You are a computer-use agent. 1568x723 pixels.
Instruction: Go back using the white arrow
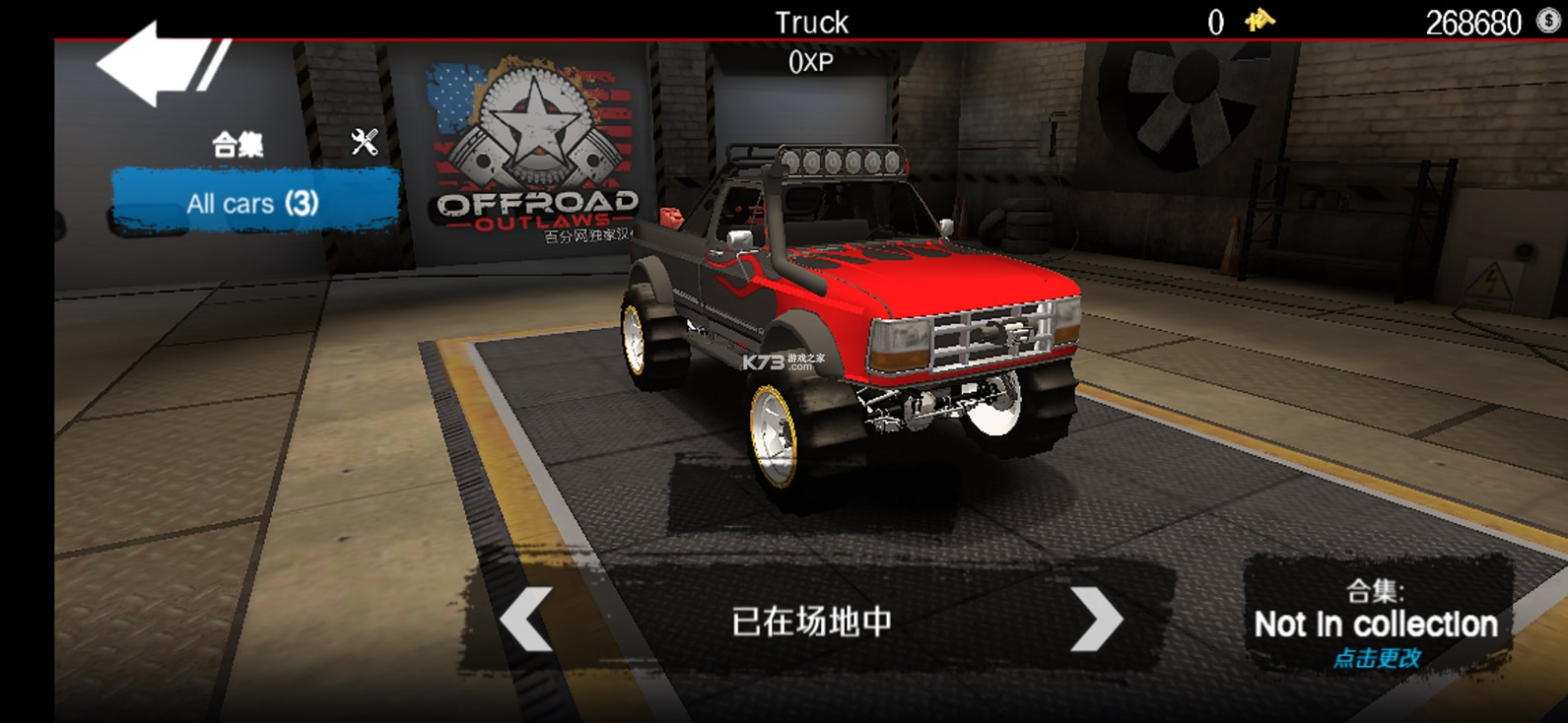coord(158,64)
